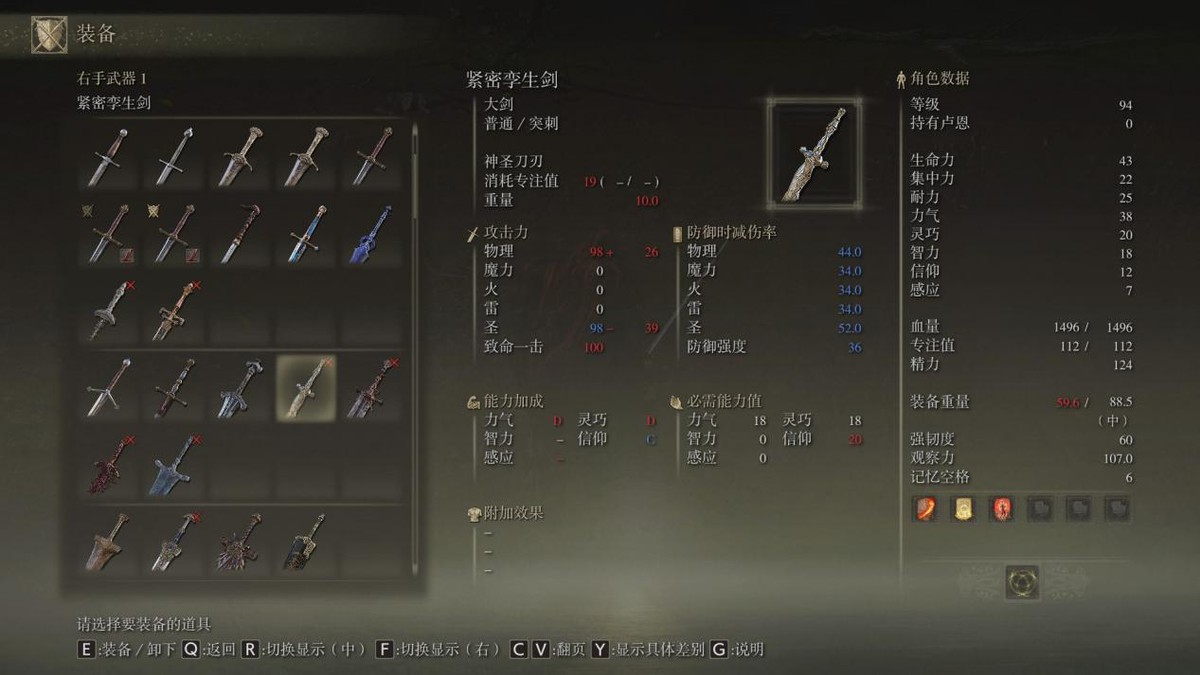The width and height of the screenshot is (1200, 675).
Task: Click the Inseparable Sword preview image
Action: pos(814,153)
